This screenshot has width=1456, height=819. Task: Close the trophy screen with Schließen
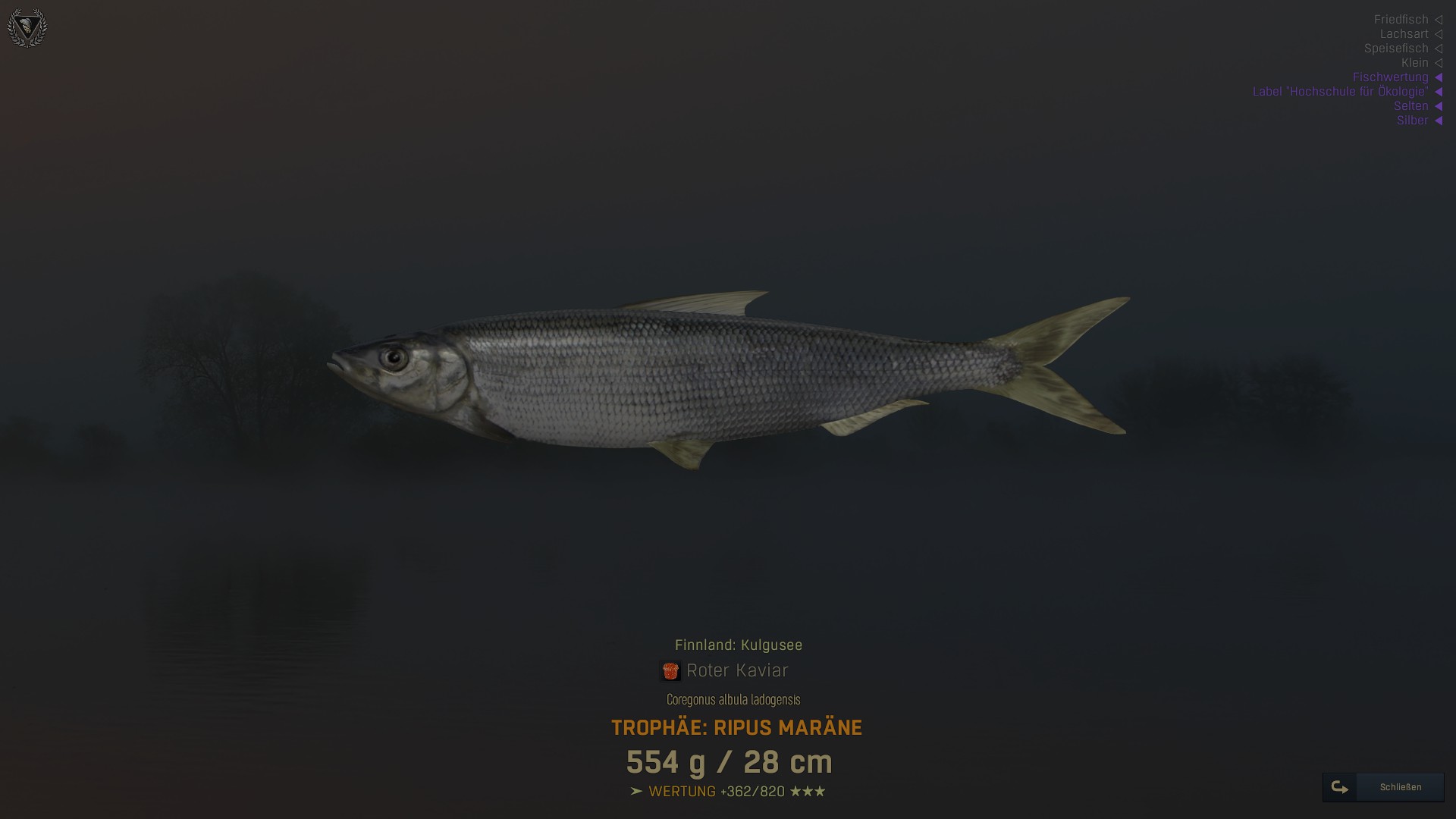pyautogui.click(x=1384, y=787)
